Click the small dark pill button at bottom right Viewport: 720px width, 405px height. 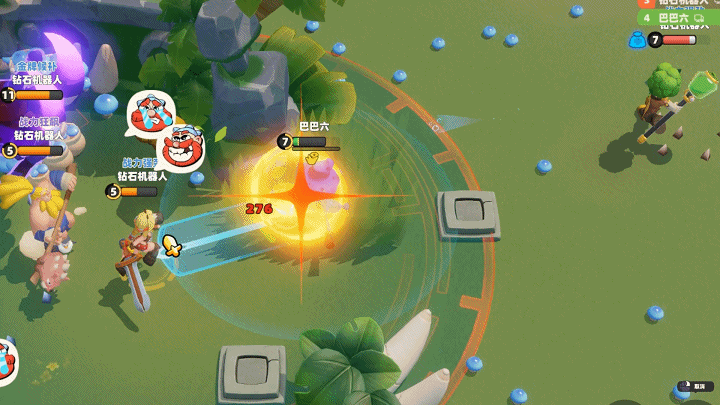tap(696, 385)
